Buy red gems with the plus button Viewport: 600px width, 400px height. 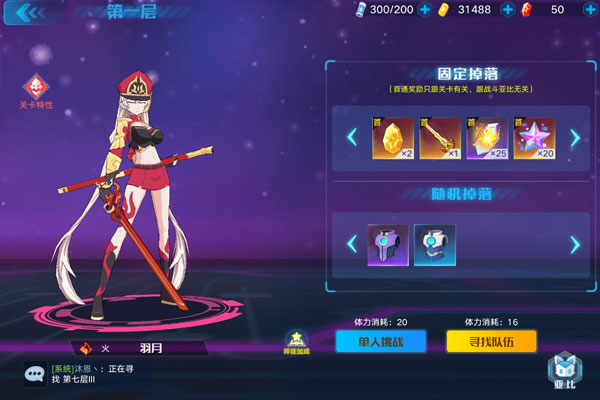[587, 9]
